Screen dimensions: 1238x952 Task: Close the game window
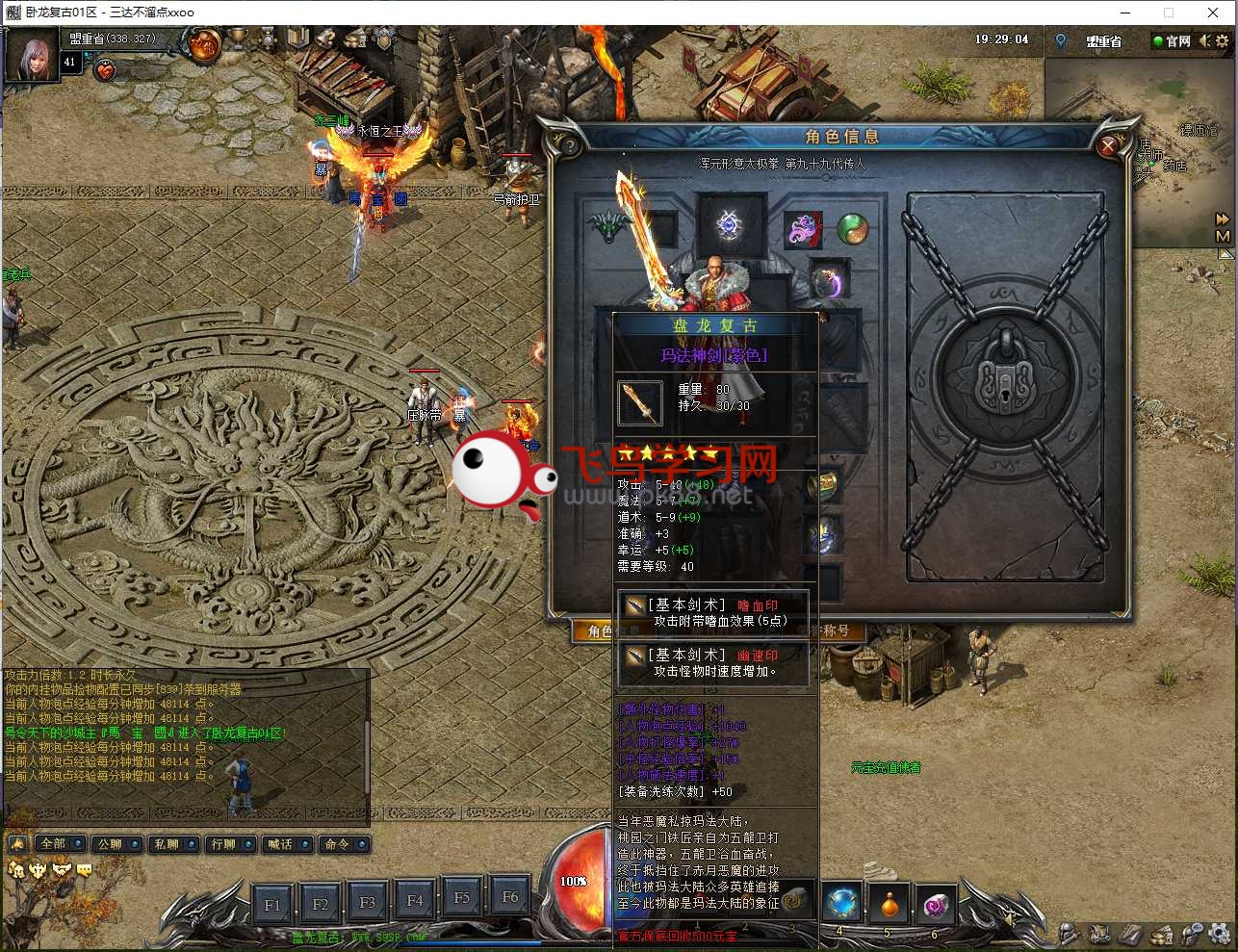click(x=1213, y=13)
